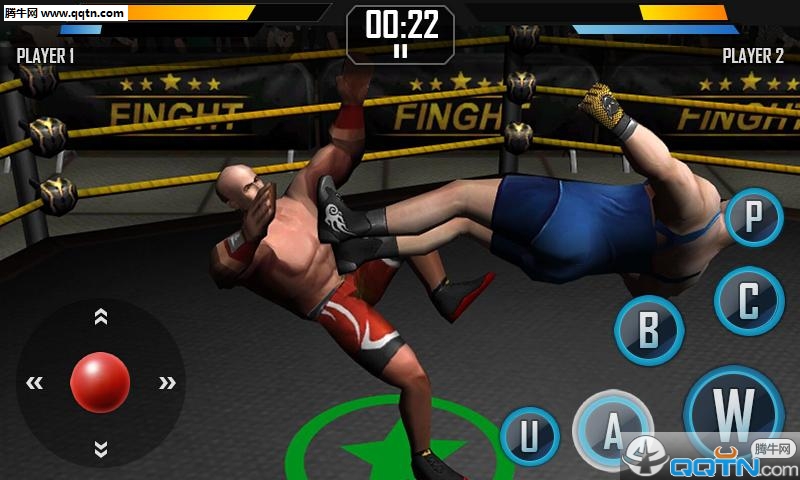The width and height of the screenshot is (800, 480).
Task: Tap the round P action button
Action: 754,217
